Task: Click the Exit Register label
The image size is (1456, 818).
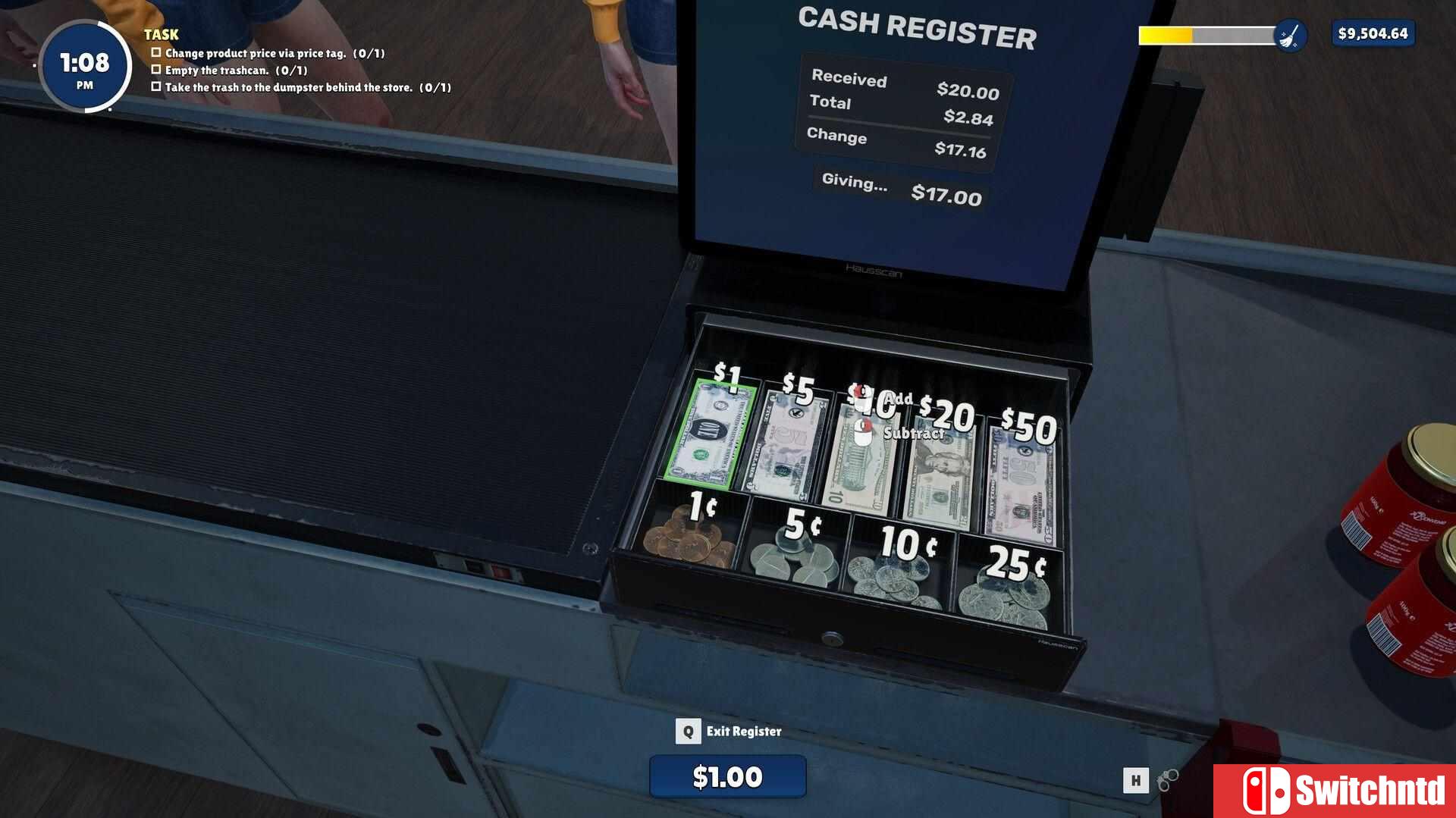Action: pos(743,732)
